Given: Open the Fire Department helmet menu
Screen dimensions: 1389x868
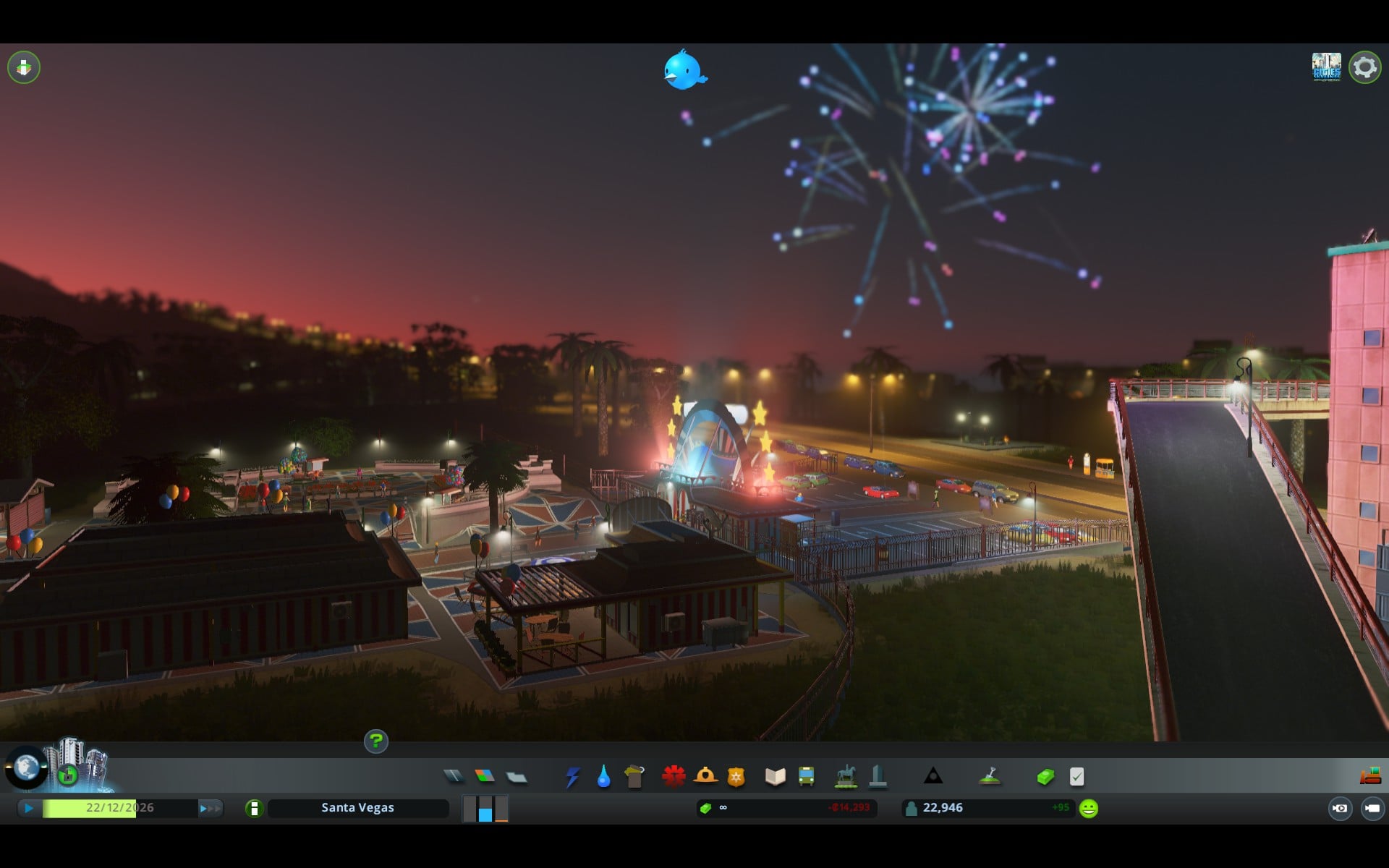Looking at the screenshot, I should point(705,776).
